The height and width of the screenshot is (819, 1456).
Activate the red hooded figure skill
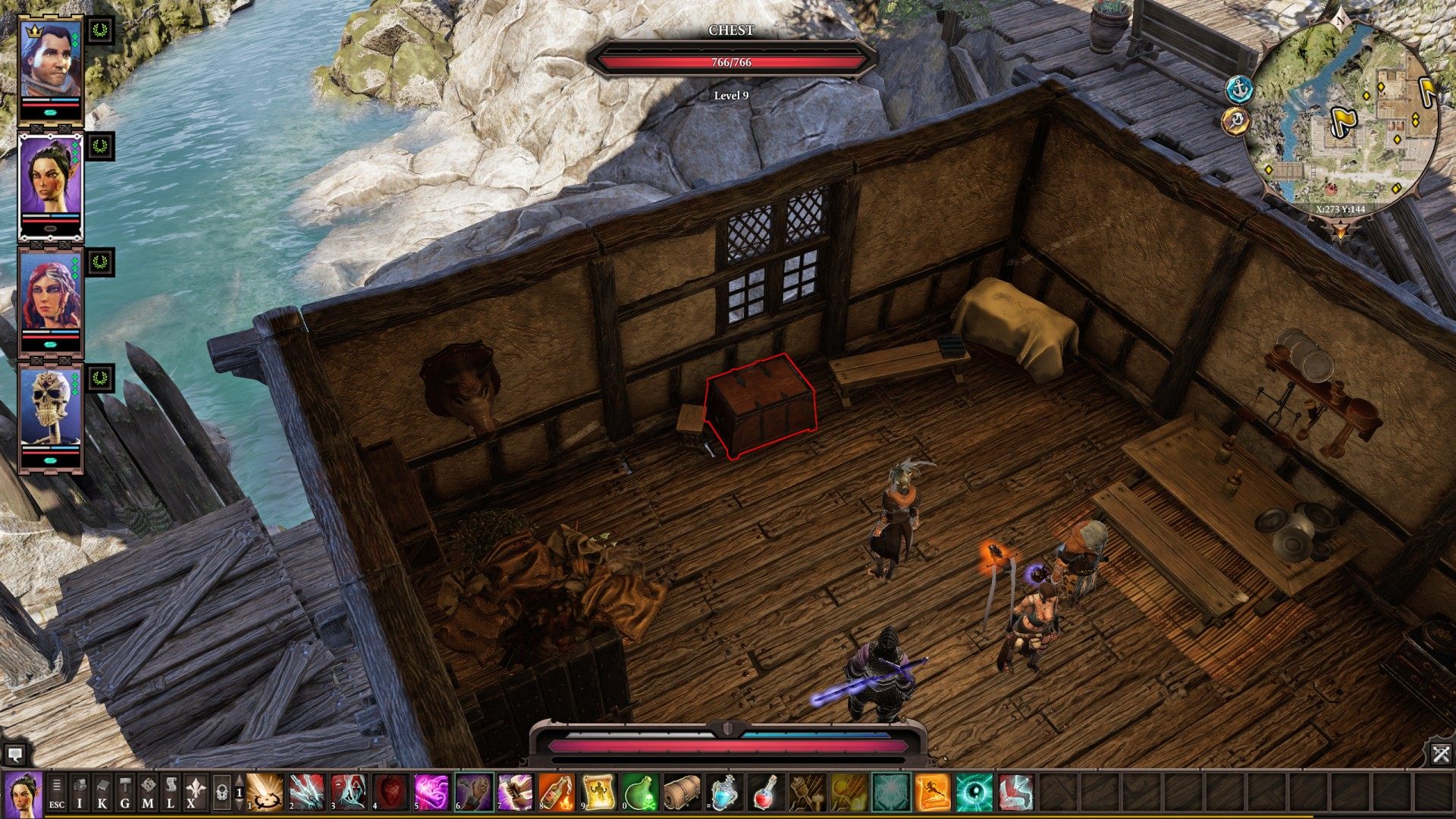(x=348, y=792)
